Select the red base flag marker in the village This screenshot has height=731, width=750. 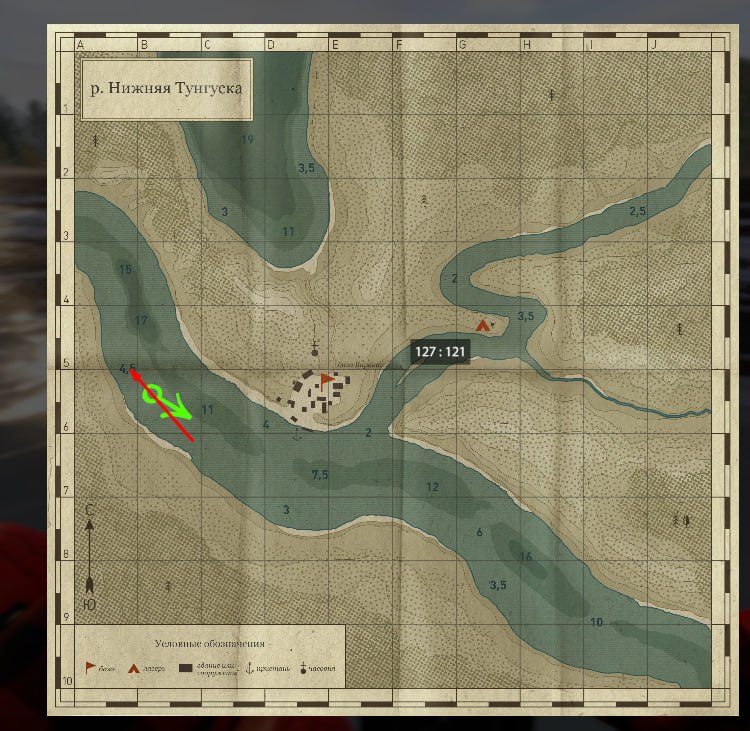pos(327,379)
